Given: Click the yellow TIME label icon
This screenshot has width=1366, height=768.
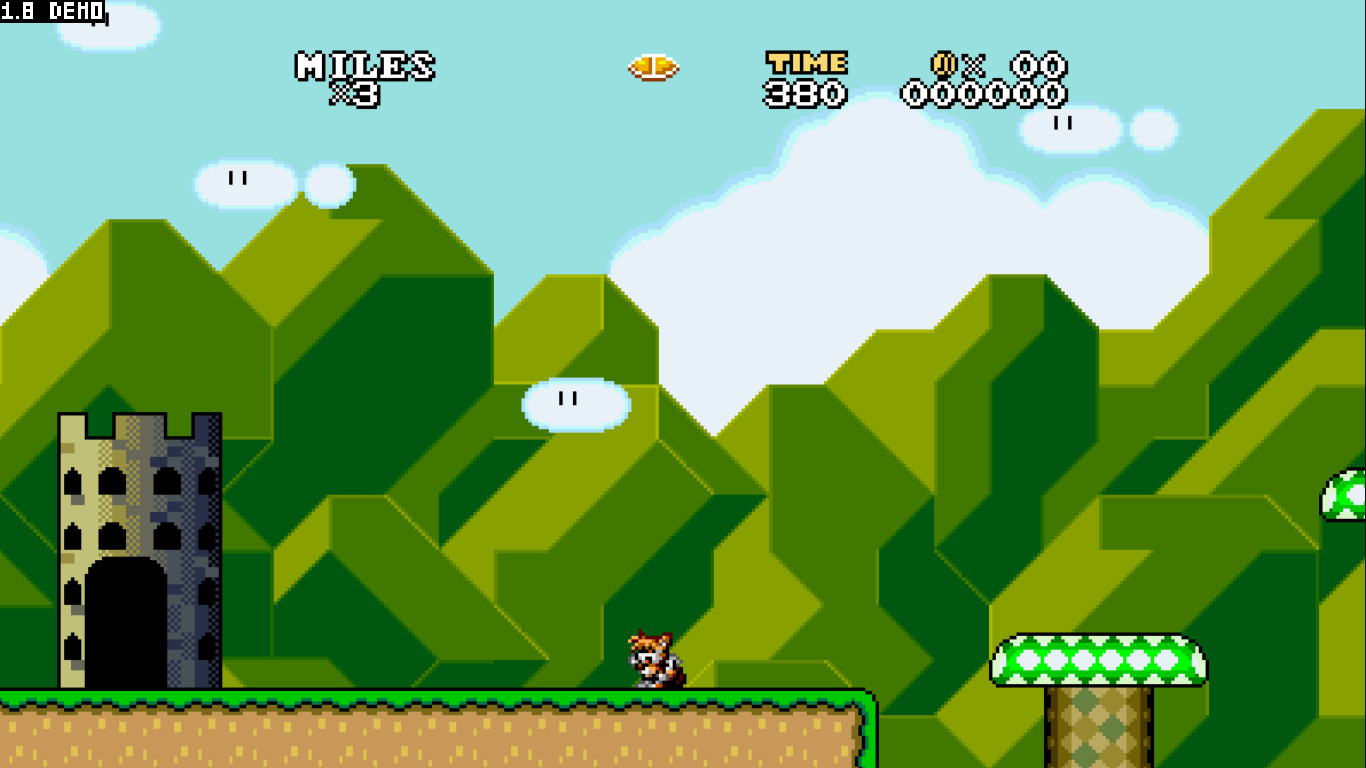Looking at the screenshot, I should click(805, 64).
